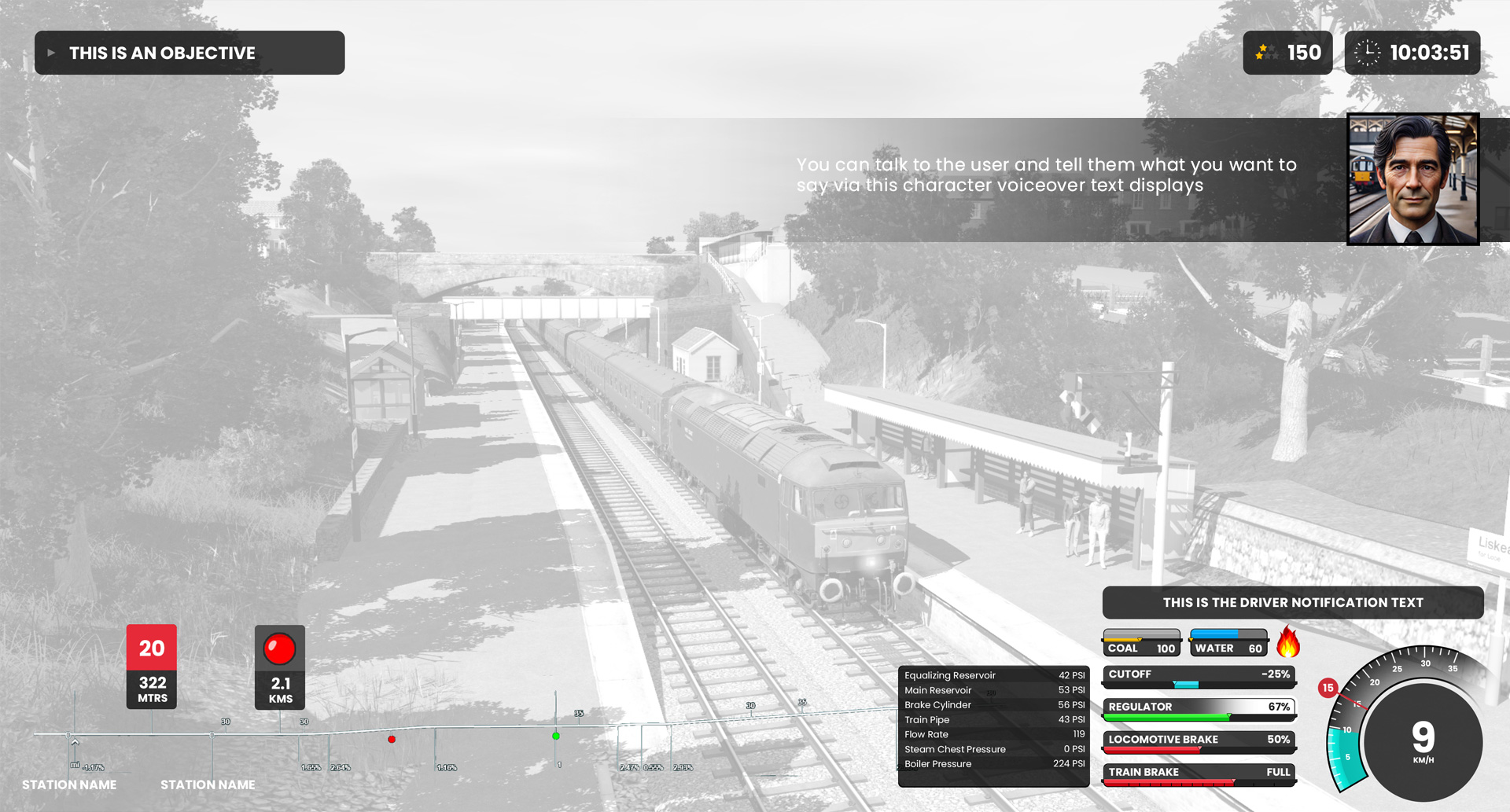Click the chevron above the mi marker

point(75,740)
